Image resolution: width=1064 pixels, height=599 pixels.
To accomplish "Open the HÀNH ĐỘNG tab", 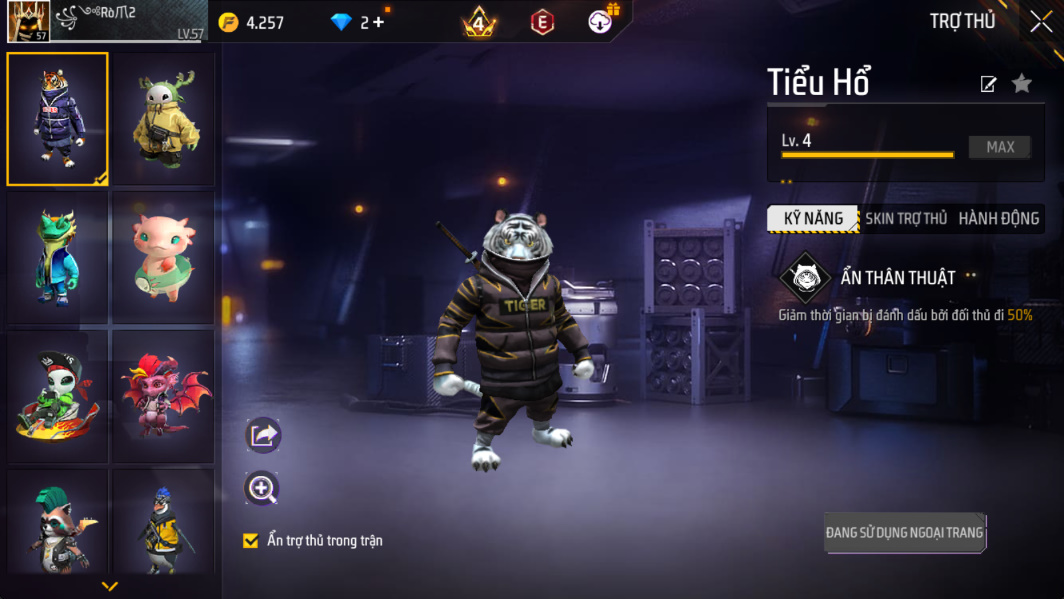I will (x=998, y=219).
